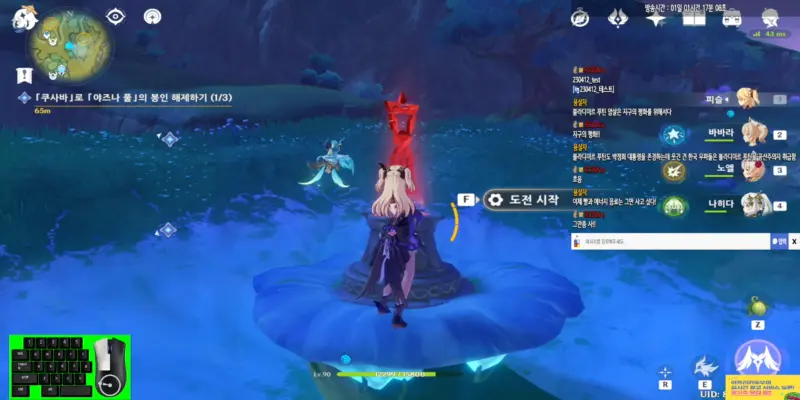Activate the crosshair aim icon
Image resolution: width=800 pixels, height=400 pixels.
click(665, 372)
